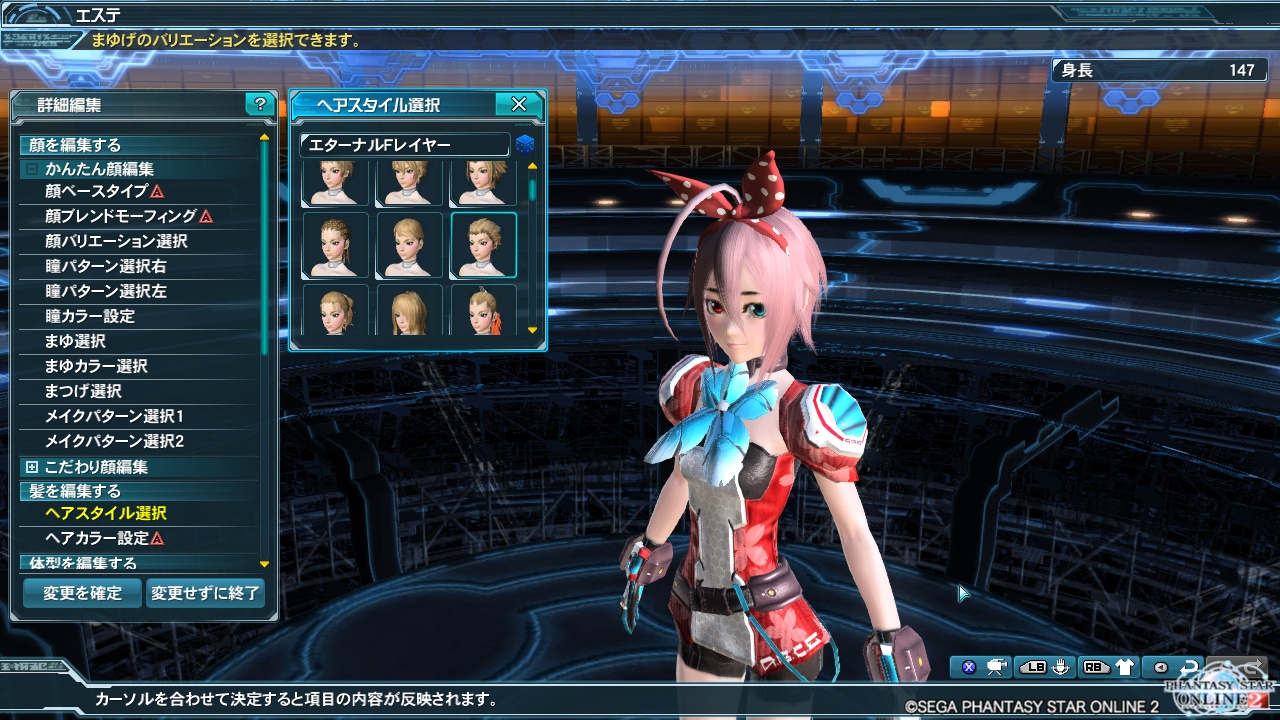Click the blue dice randomize icon
Screen dimensions: 1280x720
(525, 145)
